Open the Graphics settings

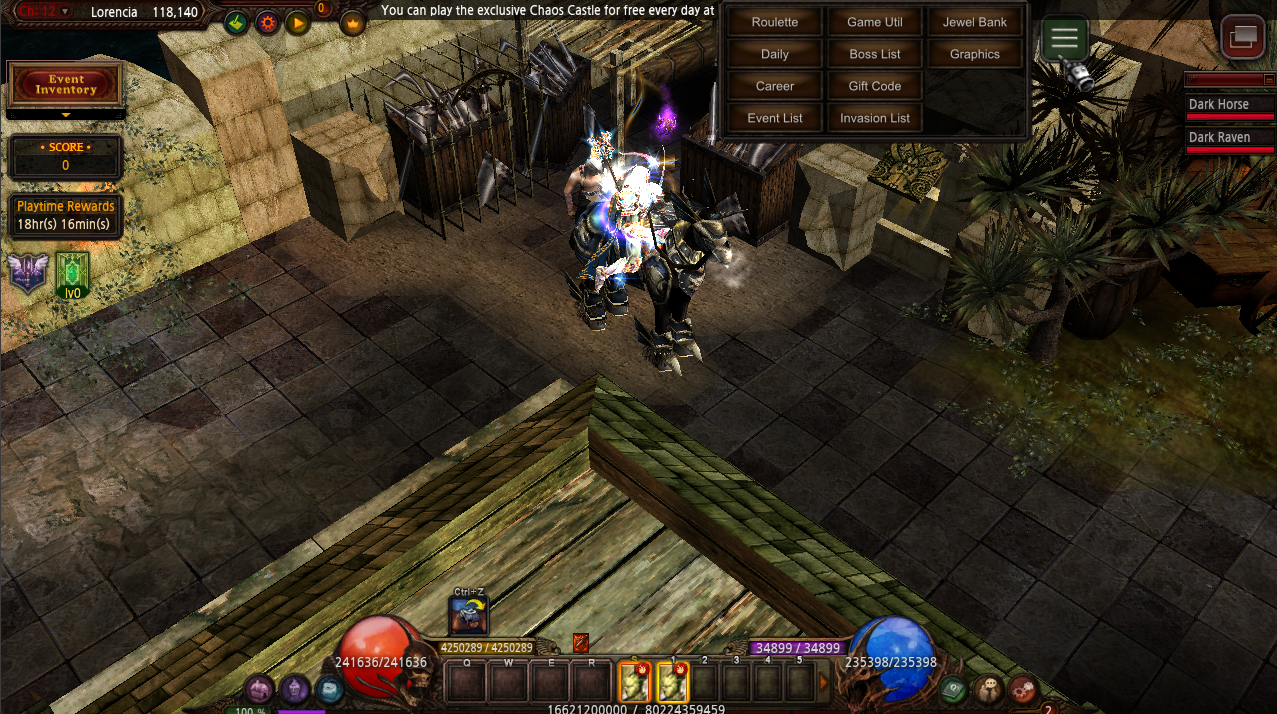click(975, 54)
